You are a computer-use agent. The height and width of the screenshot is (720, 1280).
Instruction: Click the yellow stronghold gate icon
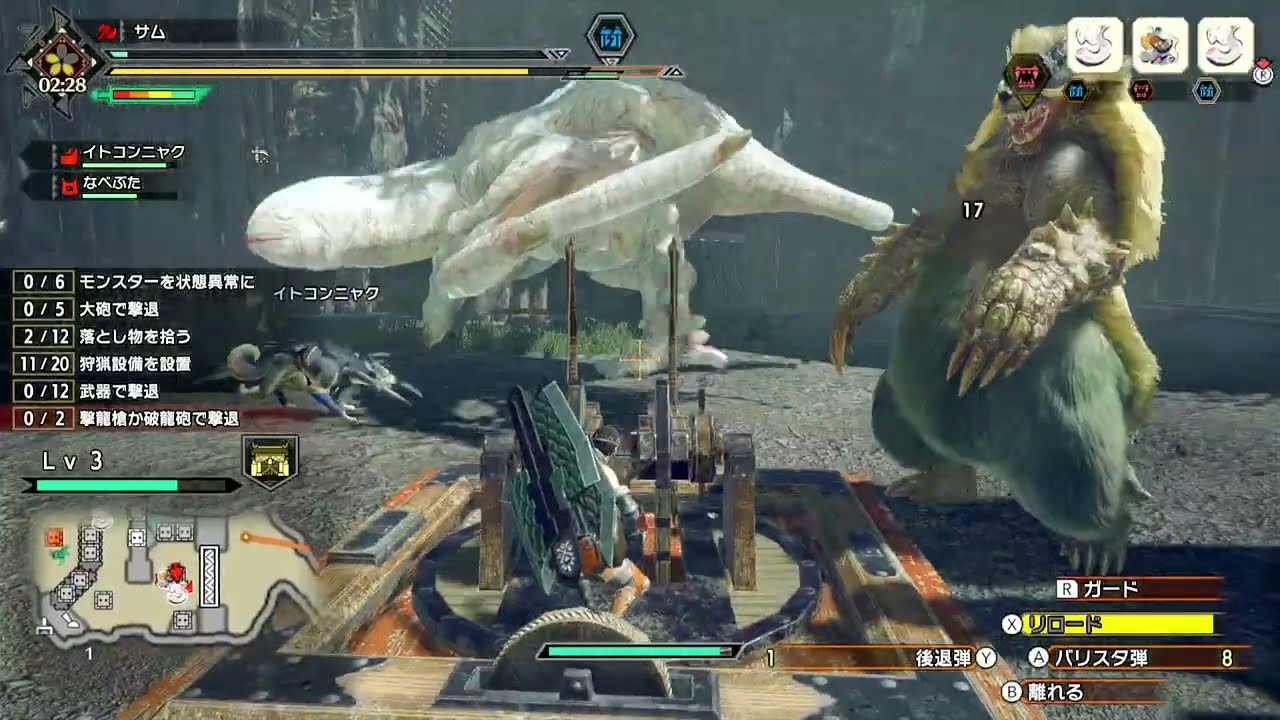pos(270,462)
